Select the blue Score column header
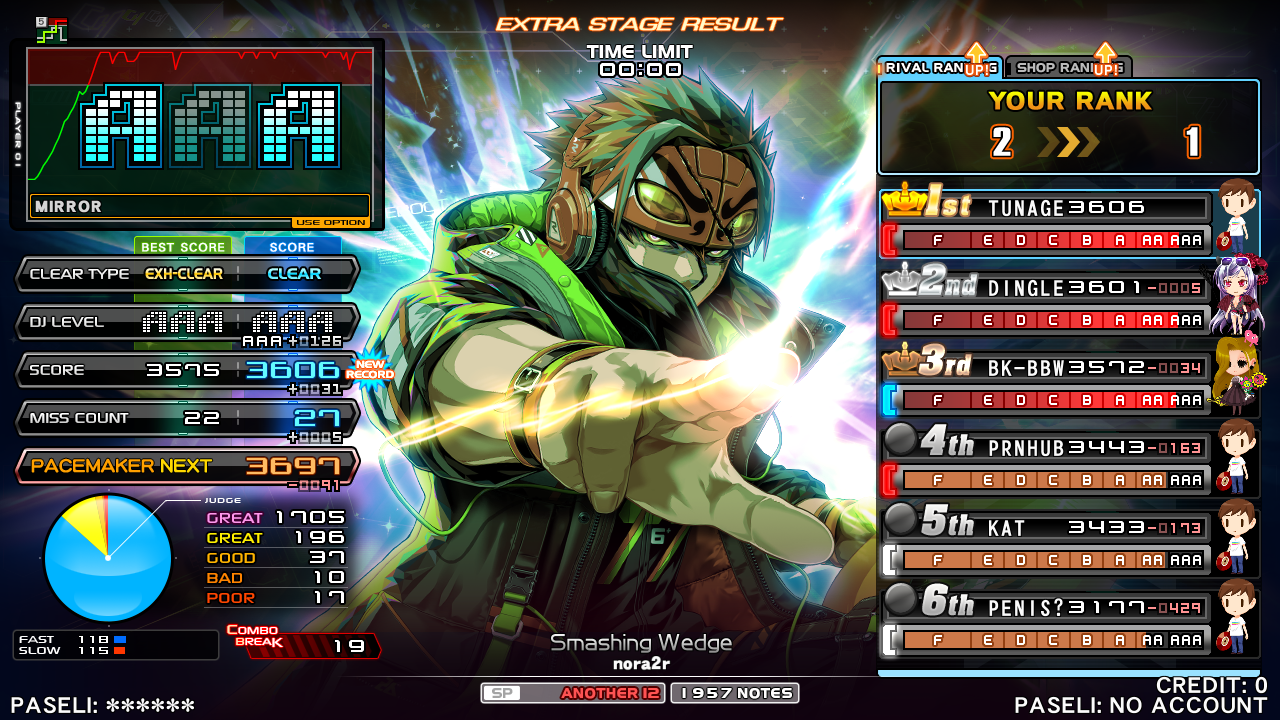The height and width of the screenshot is (720, 1280). point(292,247)
